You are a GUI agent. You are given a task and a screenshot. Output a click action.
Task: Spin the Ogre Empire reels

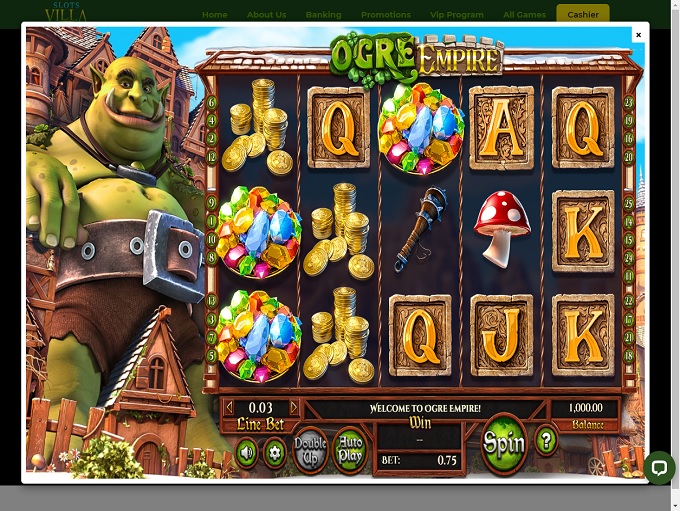pyautogui.click(x=503, y=442)
